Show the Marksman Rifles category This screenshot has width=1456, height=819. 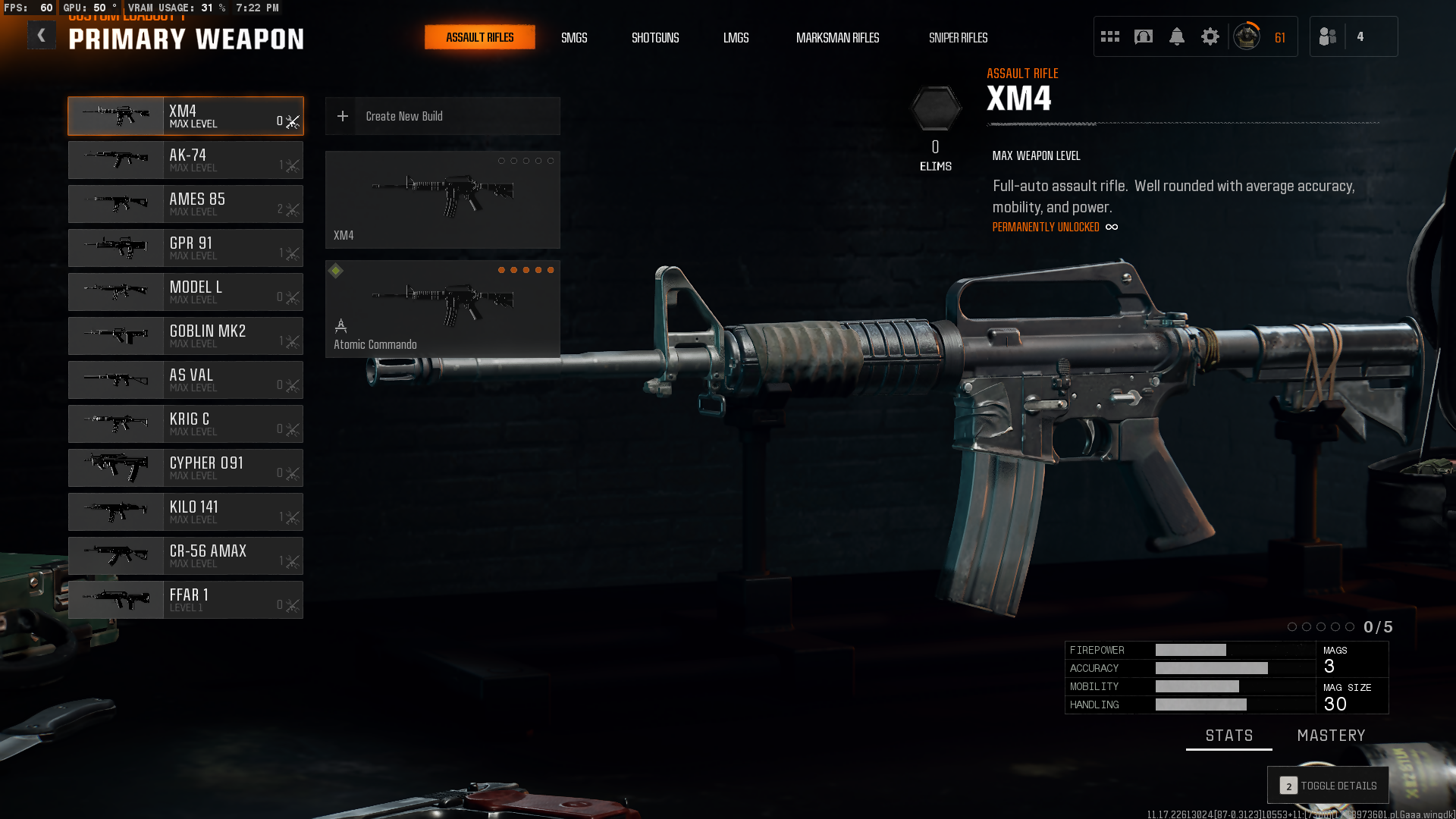837,37
